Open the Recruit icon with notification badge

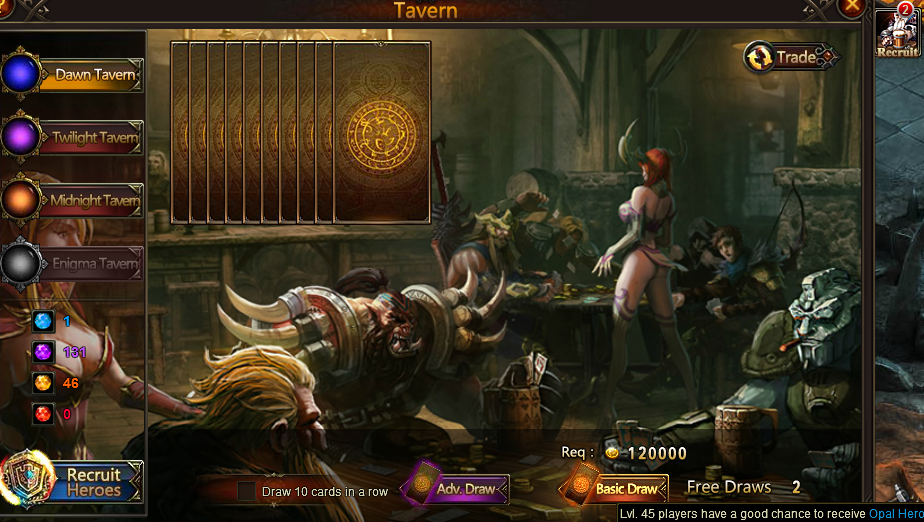(x=897, y=34)
